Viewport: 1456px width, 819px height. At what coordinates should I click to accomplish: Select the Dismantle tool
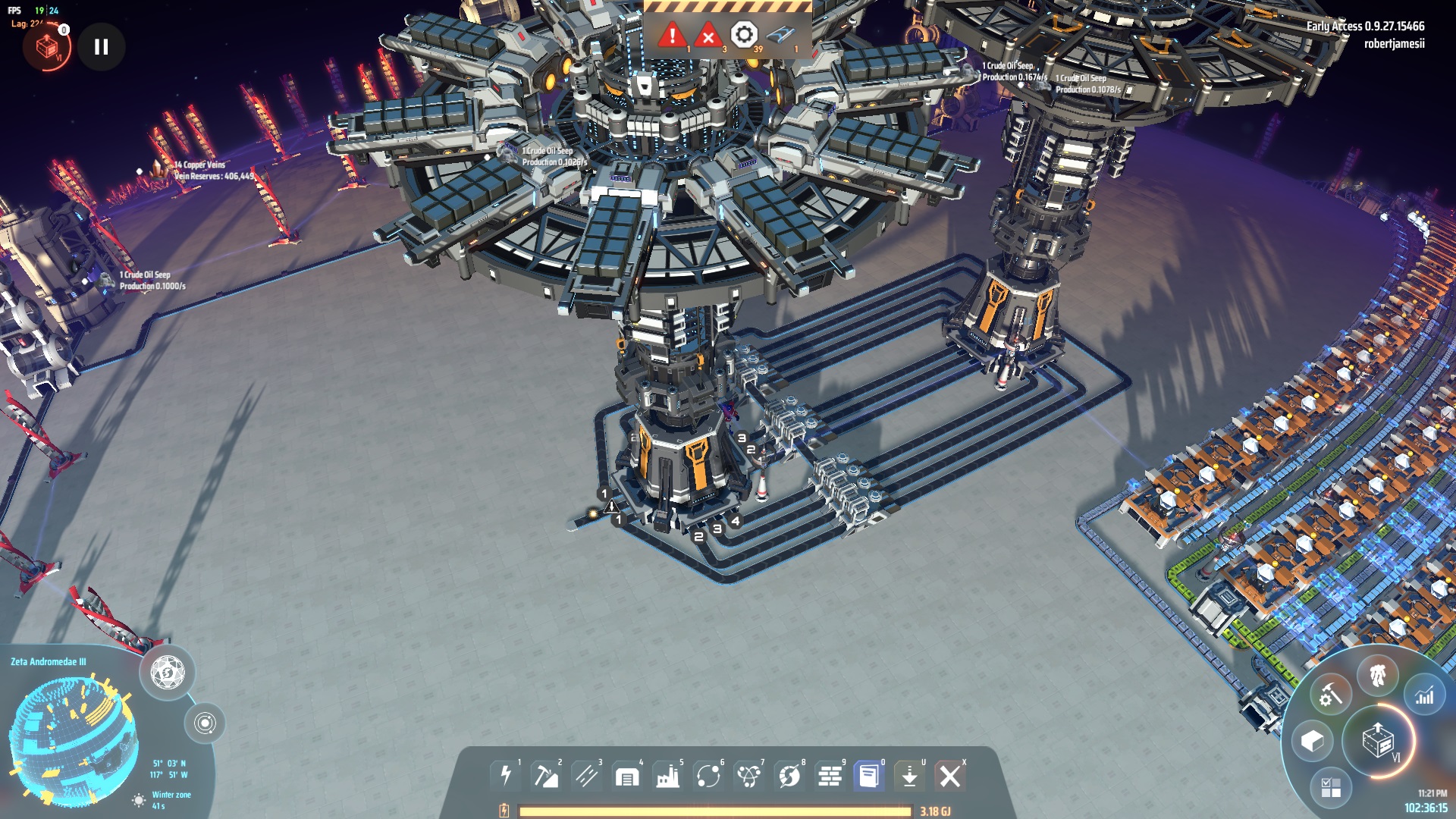(951, 777)
